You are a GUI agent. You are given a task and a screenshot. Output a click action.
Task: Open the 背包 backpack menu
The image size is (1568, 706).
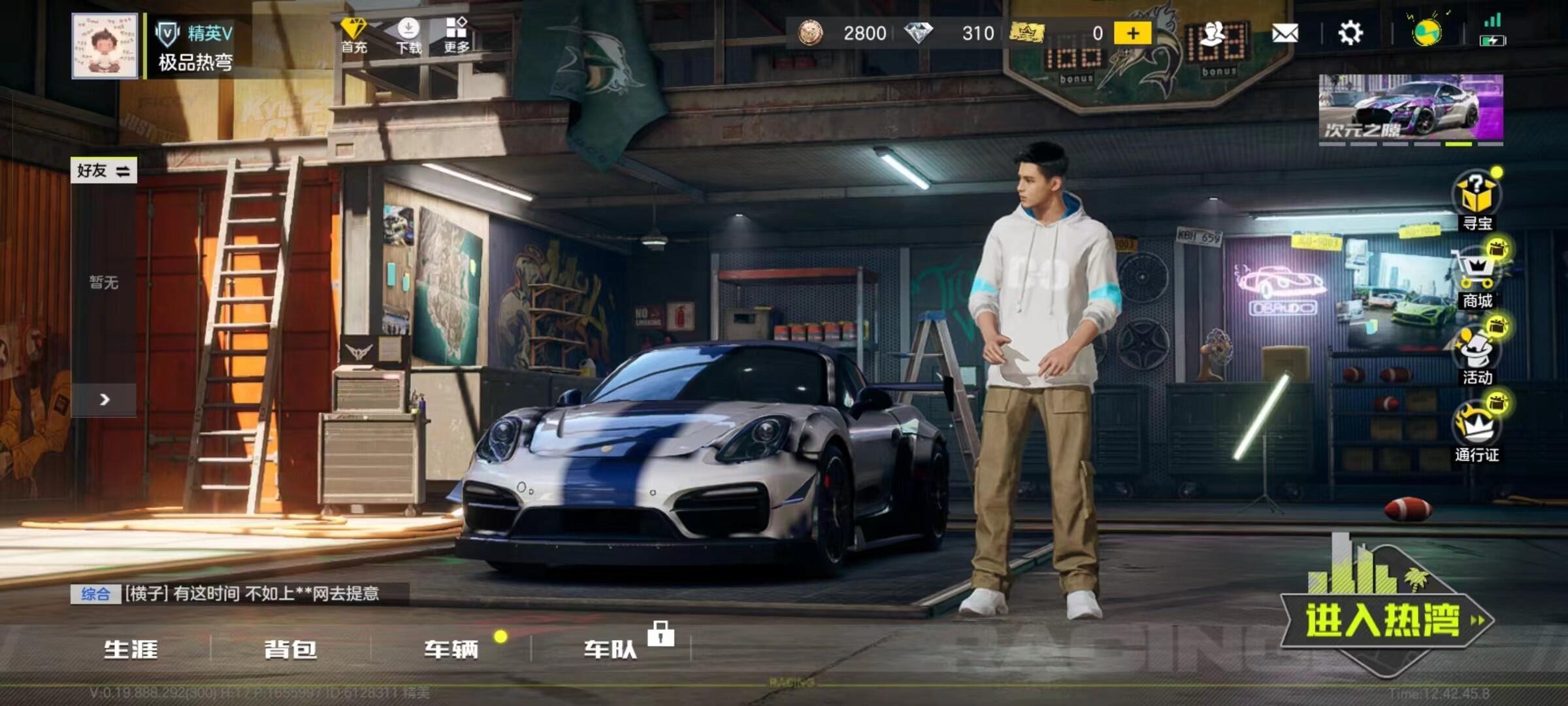point(291,649)
